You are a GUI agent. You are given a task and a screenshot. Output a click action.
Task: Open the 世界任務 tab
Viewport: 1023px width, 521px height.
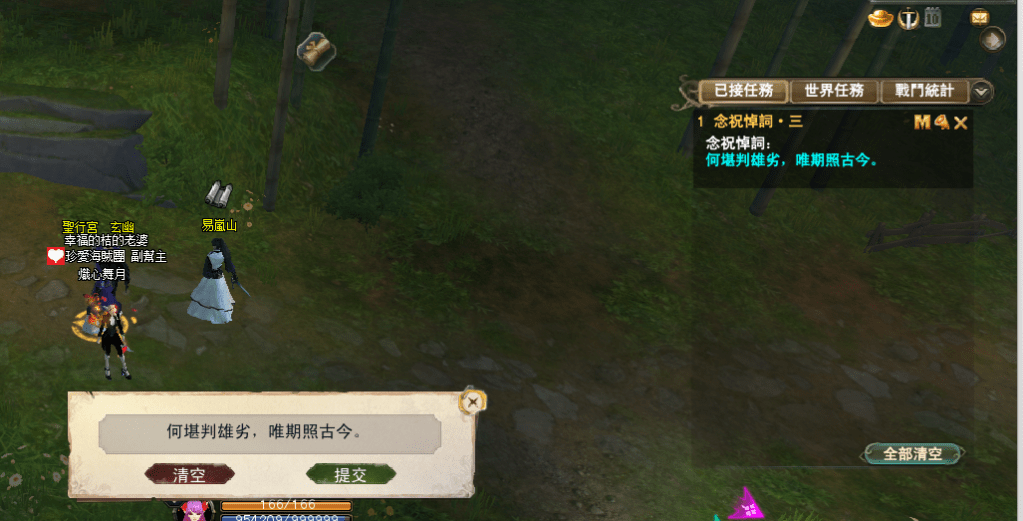(x=833, y=91)
